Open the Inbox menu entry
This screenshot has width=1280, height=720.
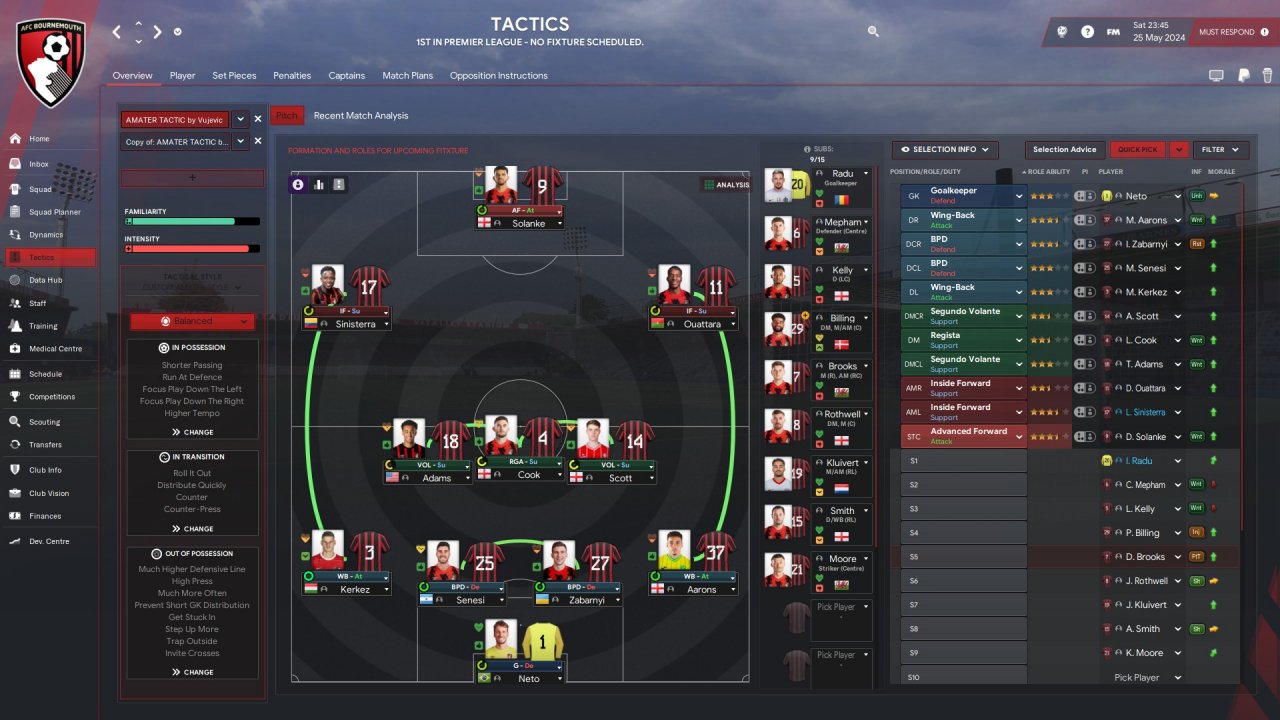coord(39,164)
